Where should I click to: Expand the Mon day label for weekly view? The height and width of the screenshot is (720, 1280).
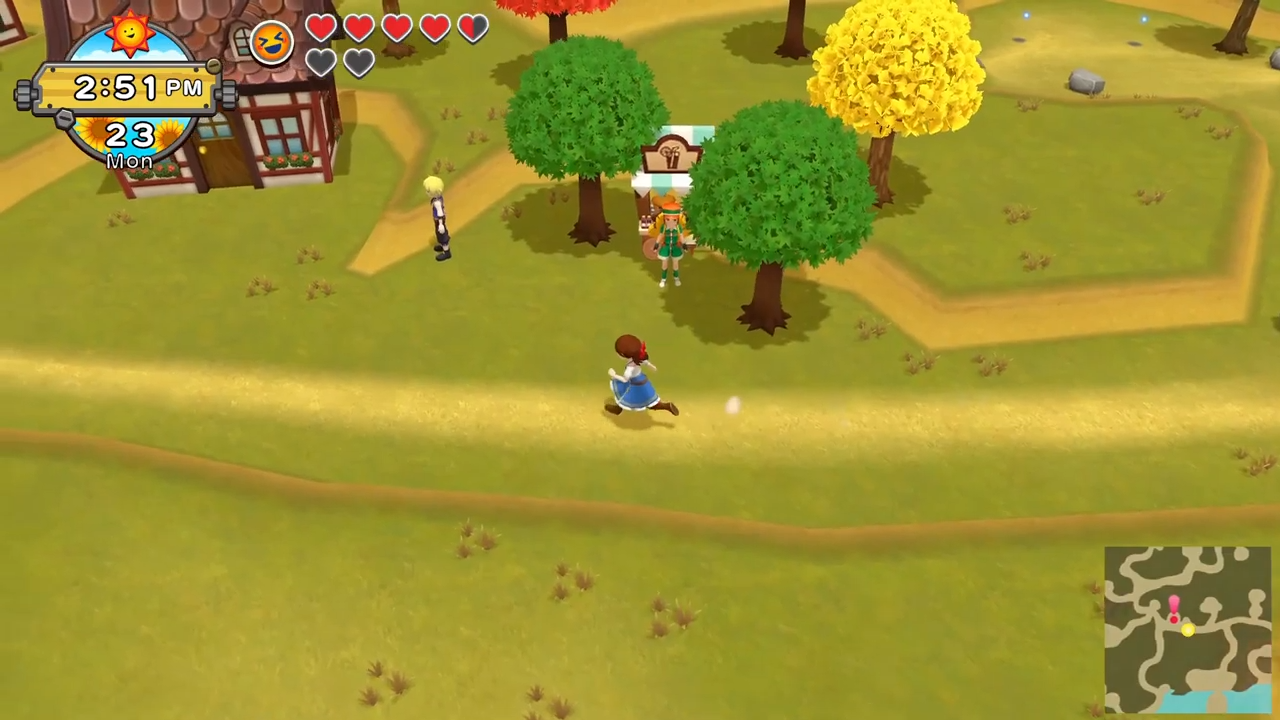pos(130,161)
